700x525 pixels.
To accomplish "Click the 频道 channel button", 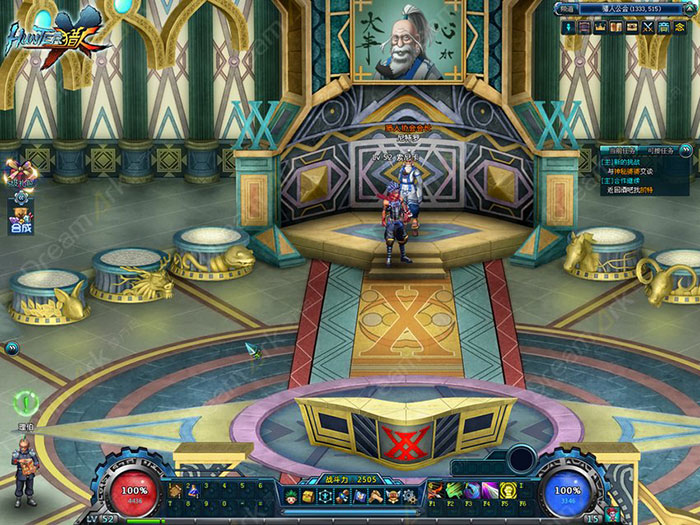I will pos(565,9).
